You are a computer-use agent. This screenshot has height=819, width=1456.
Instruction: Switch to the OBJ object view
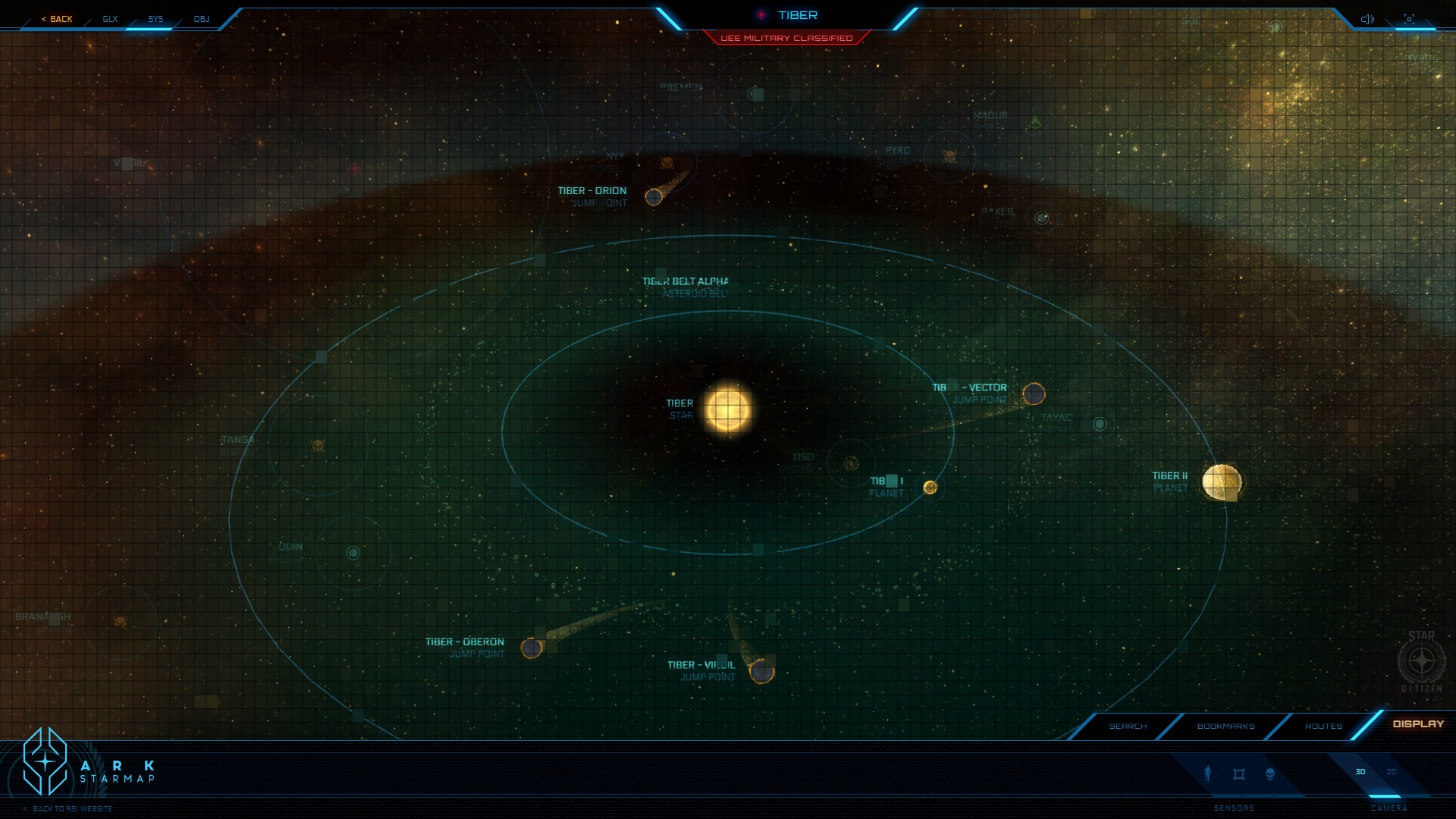[x=201, y=19]
